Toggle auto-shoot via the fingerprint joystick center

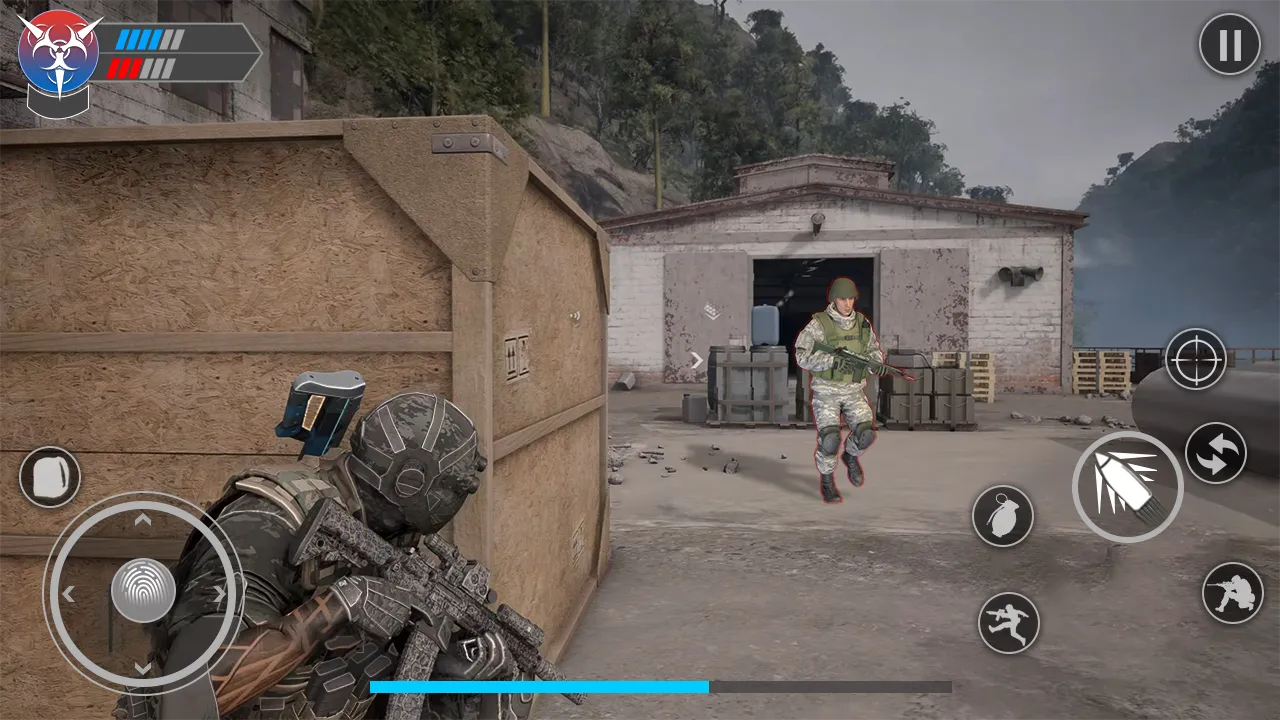(x=142, y=592)
